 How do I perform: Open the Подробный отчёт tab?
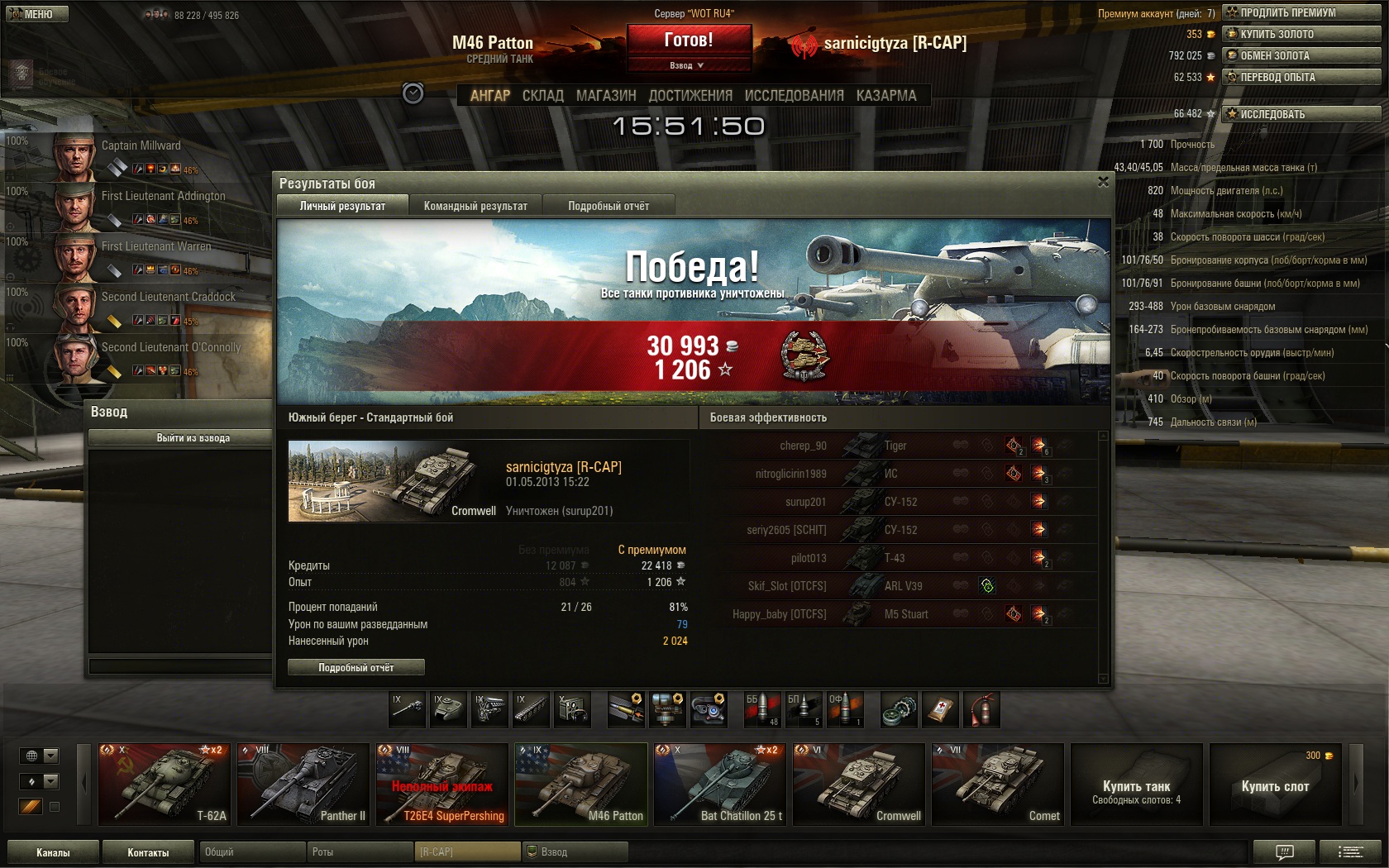click(x=609, y=206)
